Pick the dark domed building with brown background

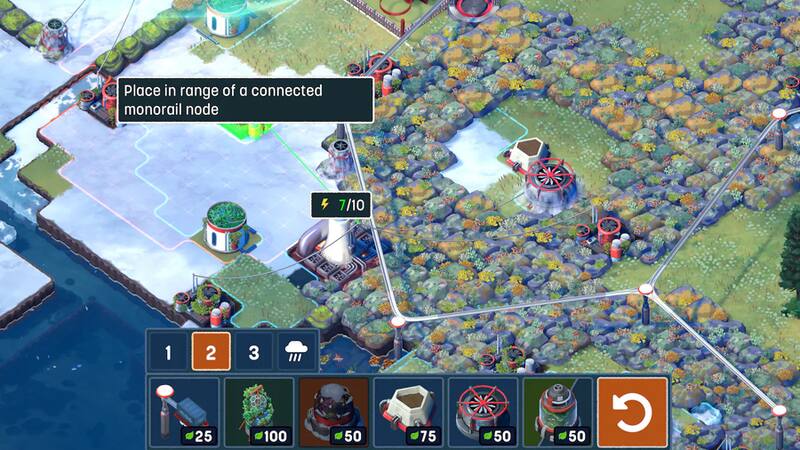(x=333, y=411)
